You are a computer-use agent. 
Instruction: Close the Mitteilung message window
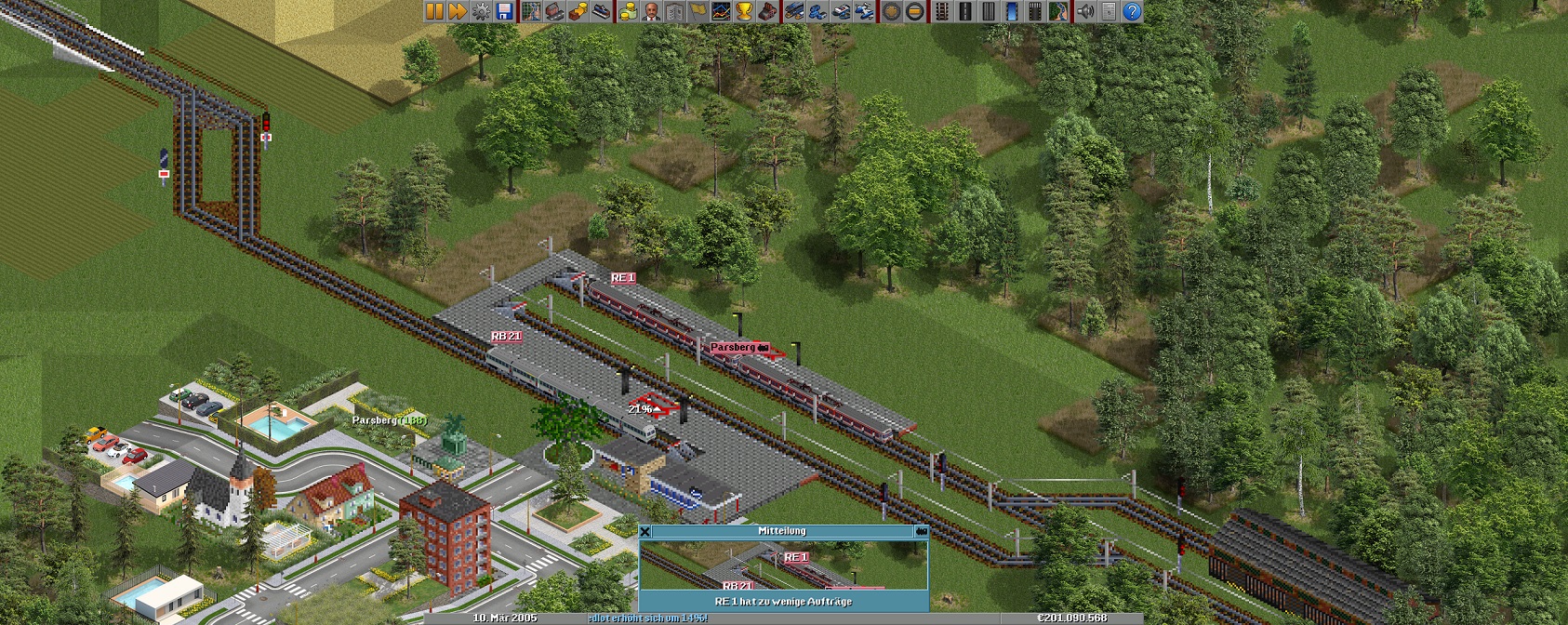click(x=645, y=531)
